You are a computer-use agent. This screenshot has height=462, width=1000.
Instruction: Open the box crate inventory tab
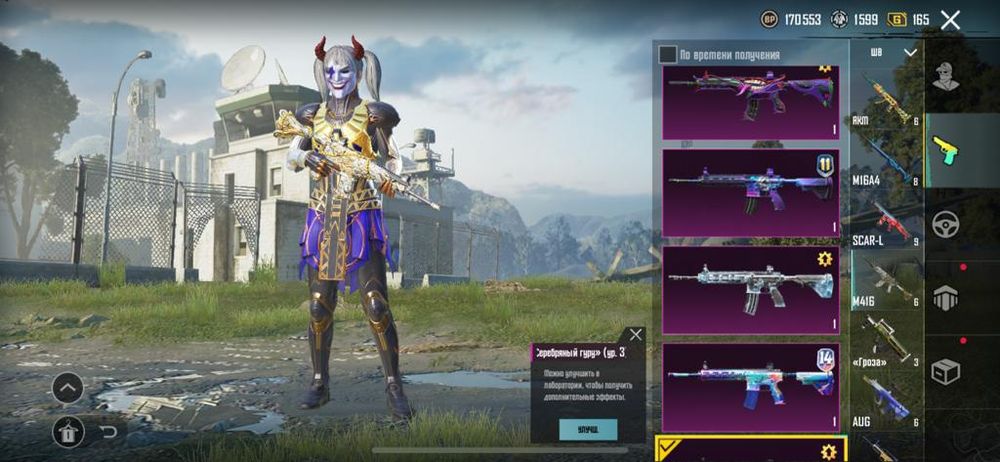click(x=946, y=371)
